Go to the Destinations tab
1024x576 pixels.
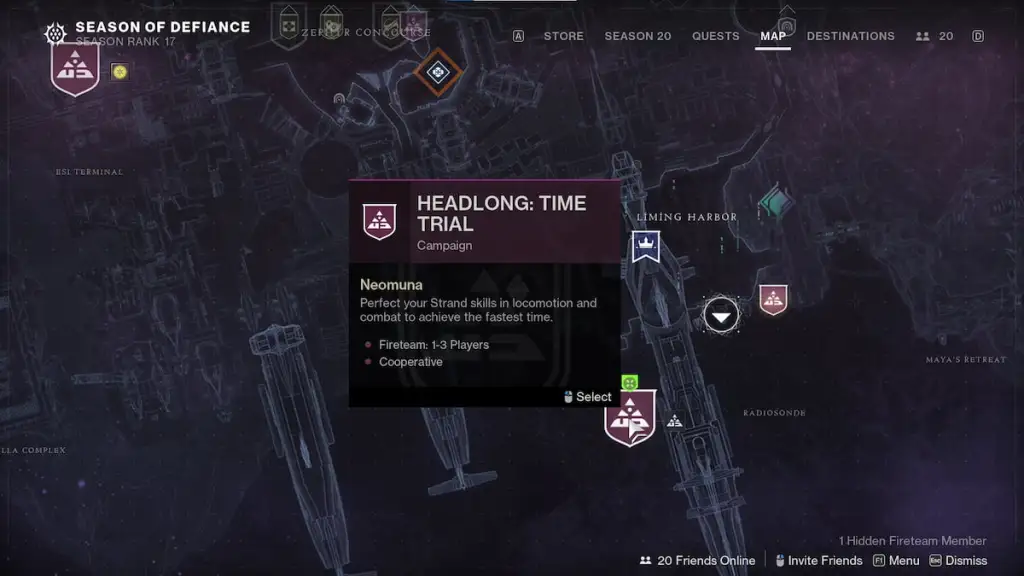pyautogui.click(x=850, y=36)
